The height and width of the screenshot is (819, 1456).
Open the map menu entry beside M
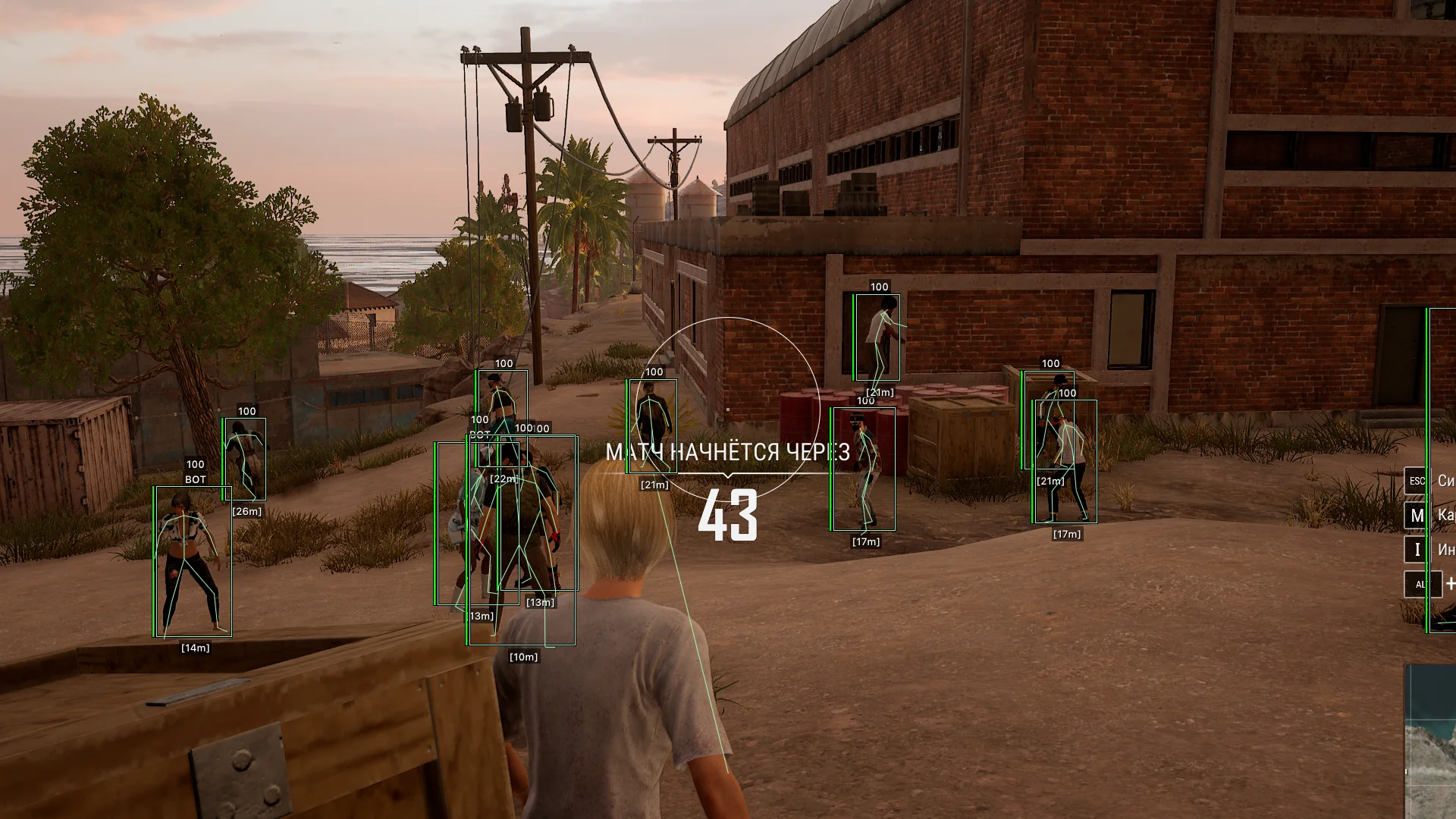[1446, 514]
